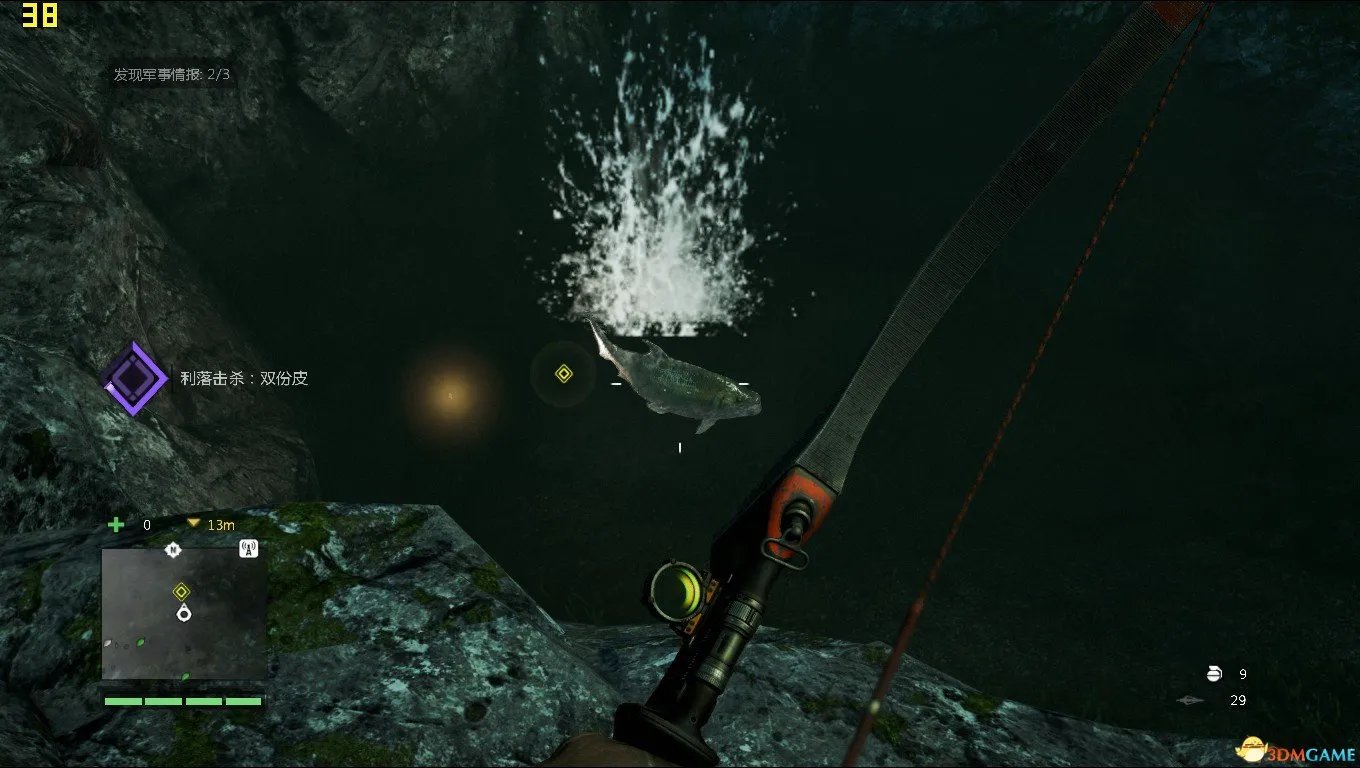
Task: Click the arrow ammo icon beside 29
Action: [1190, 700]
